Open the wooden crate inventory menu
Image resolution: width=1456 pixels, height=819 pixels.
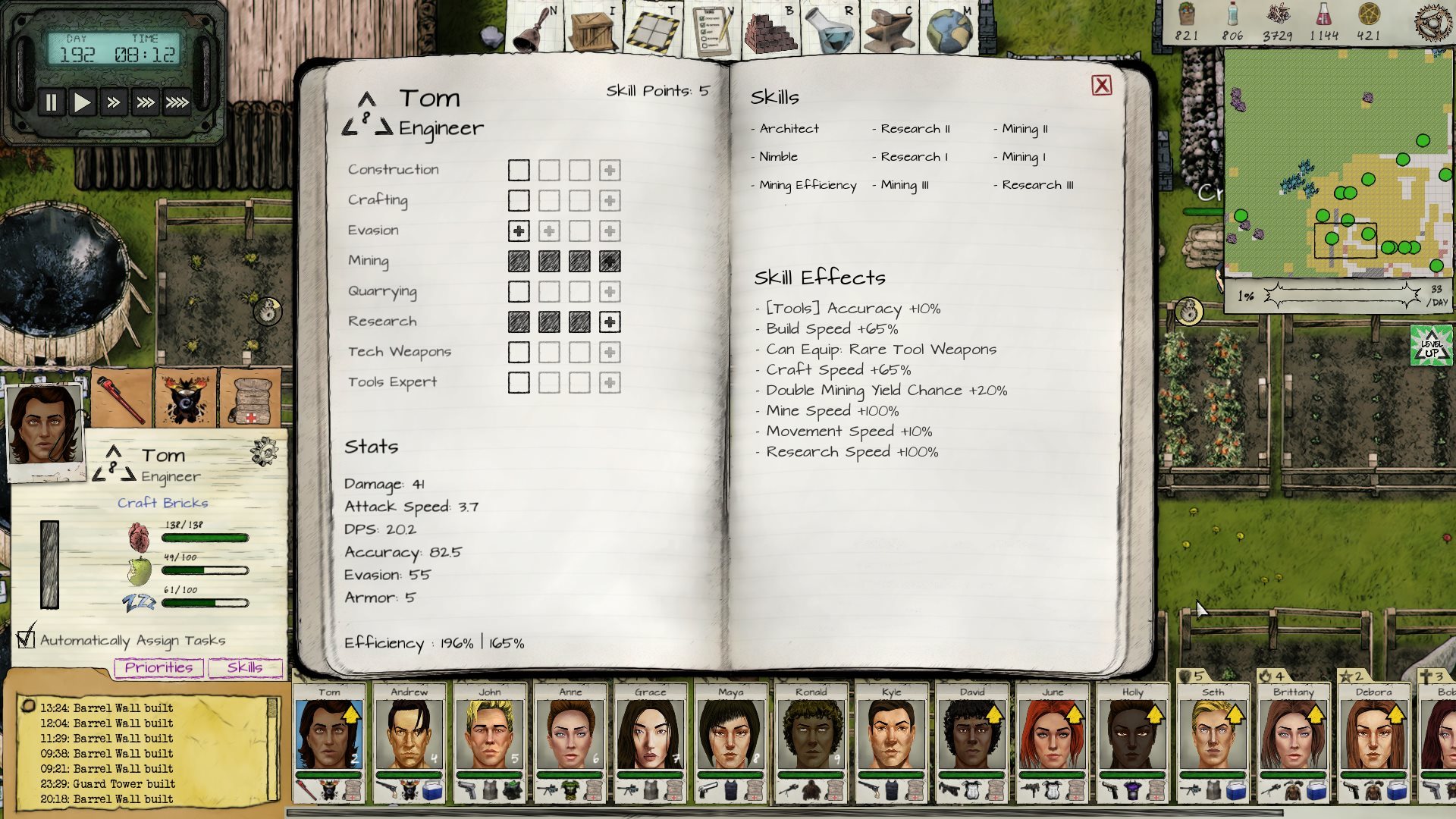pos(591,30)
